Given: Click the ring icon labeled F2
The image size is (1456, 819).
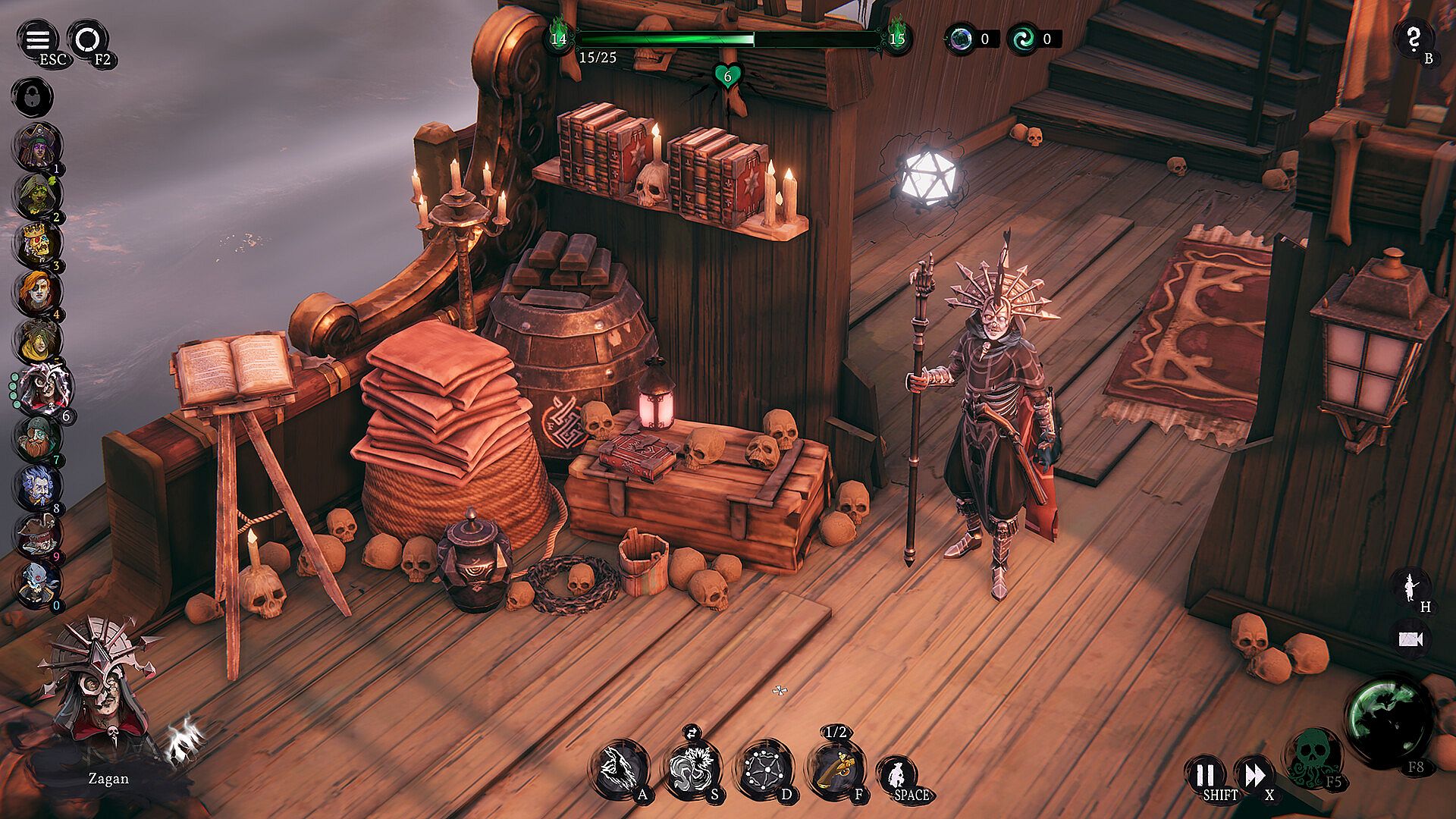Looking at the screenshot, I should coord(88,39).
